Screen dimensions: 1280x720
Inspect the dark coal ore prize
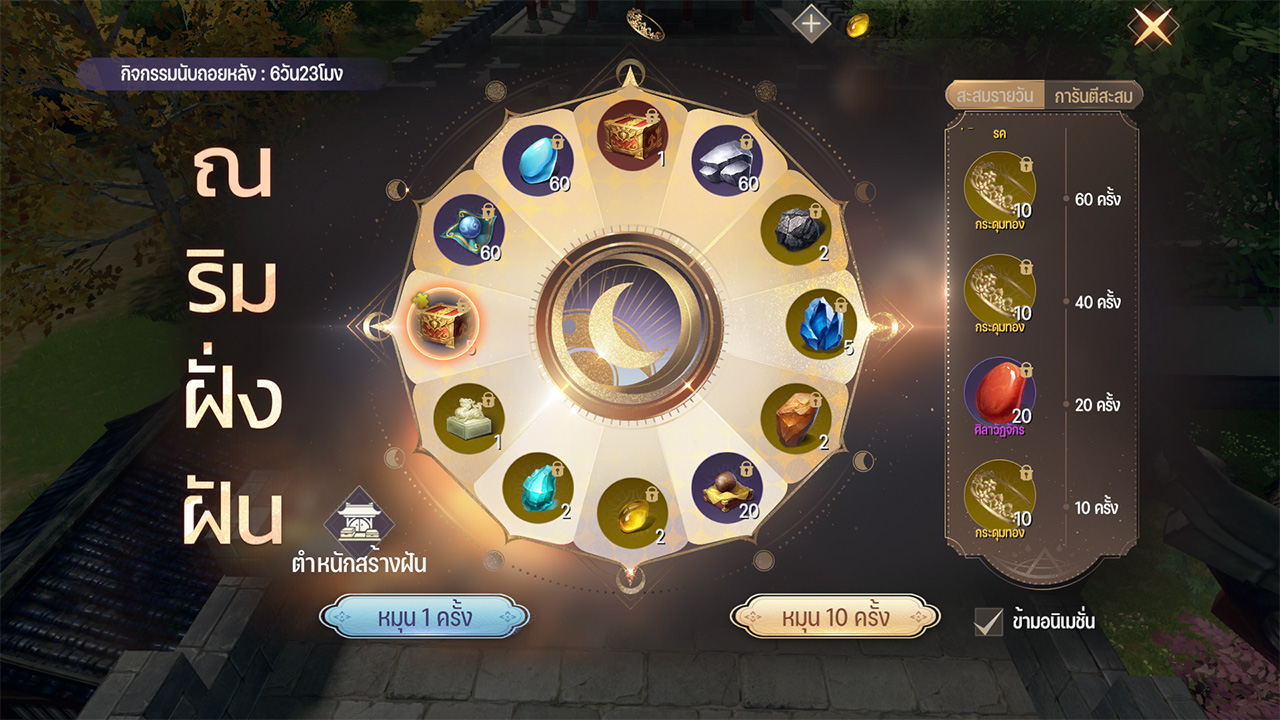(797, 230)
